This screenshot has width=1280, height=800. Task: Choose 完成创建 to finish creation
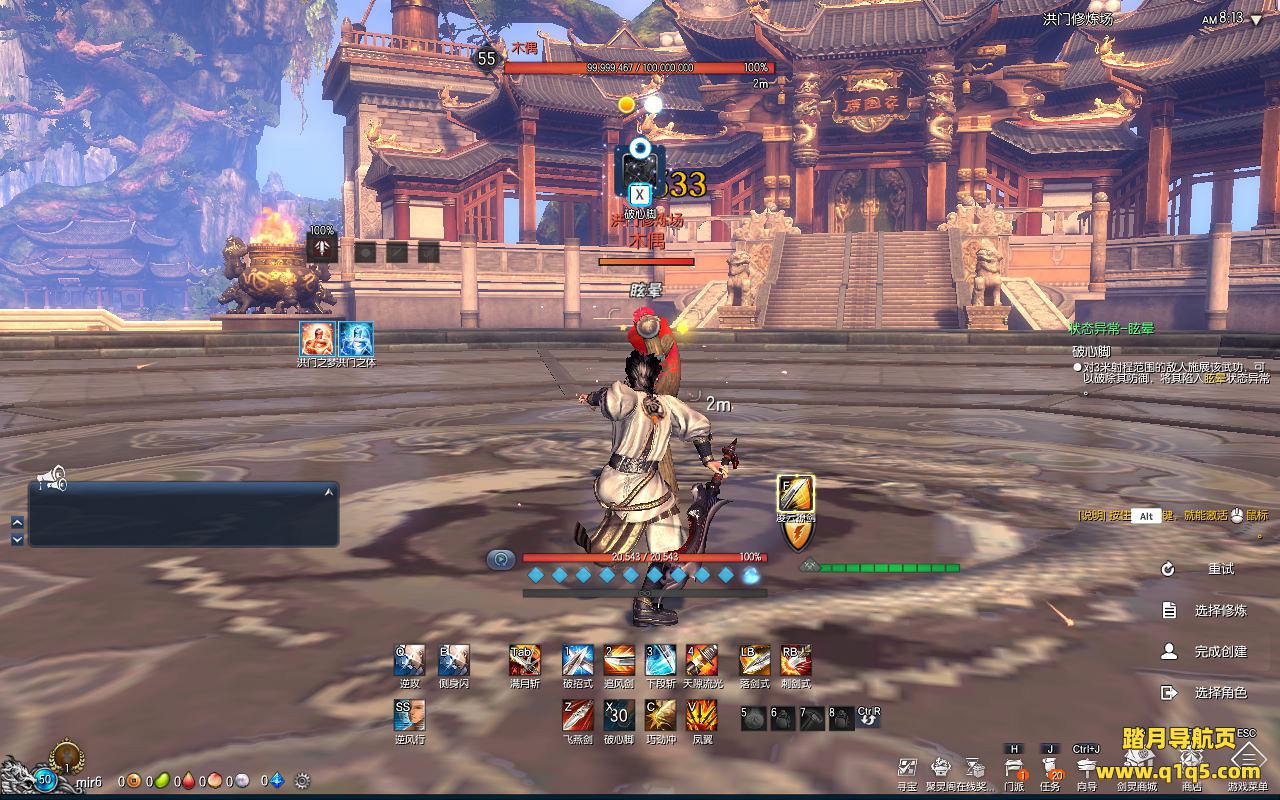(x=1220, y=651)
